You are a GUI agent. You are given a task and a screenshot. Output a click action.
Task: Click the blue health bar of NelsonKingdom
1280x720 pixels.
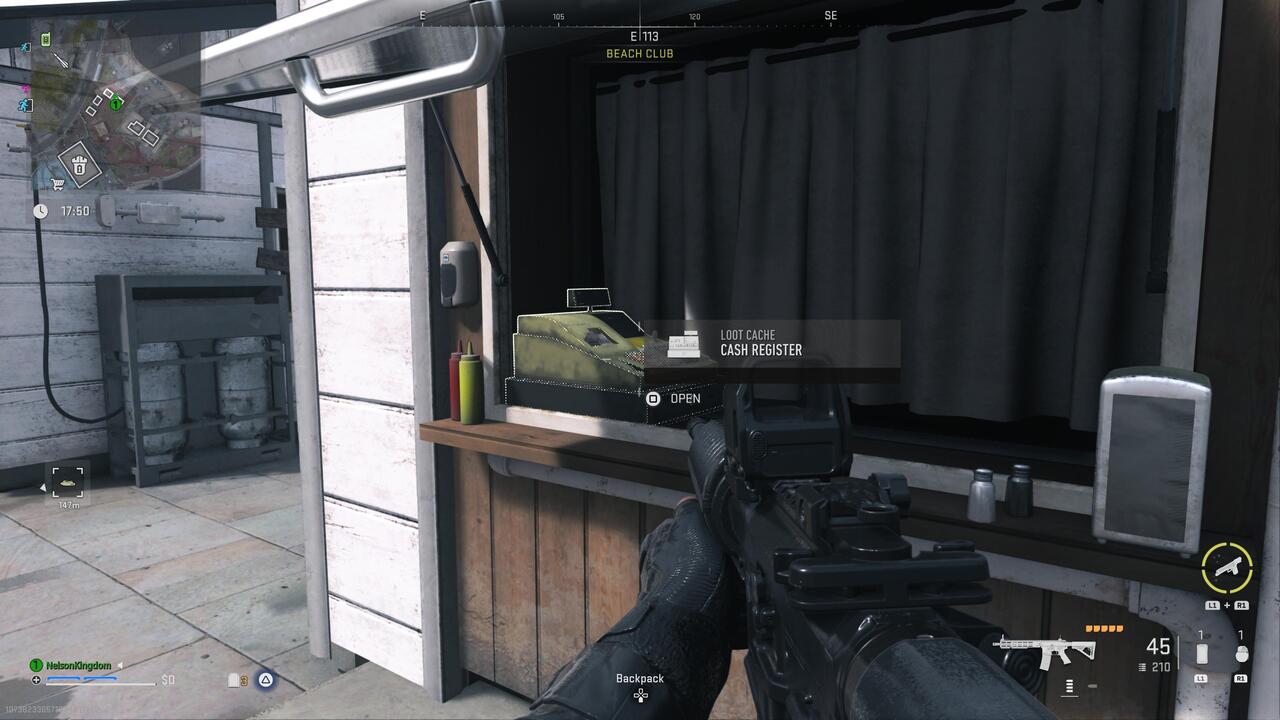tap(82, 679)
